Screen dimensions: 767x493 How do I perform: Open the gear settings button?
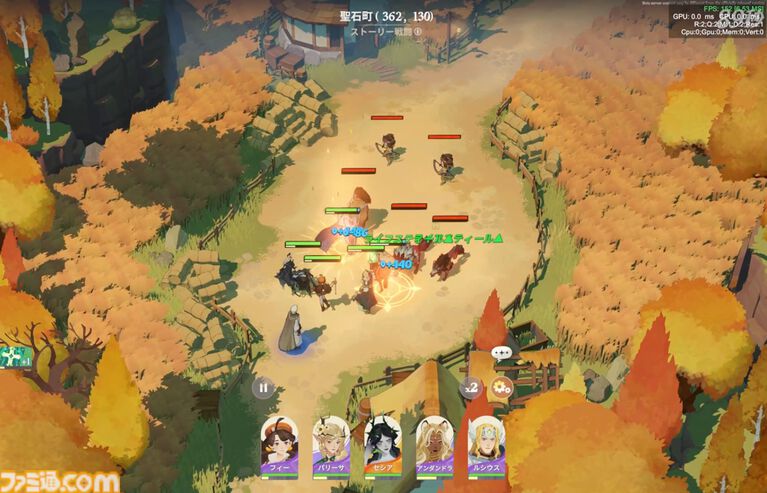502,387
